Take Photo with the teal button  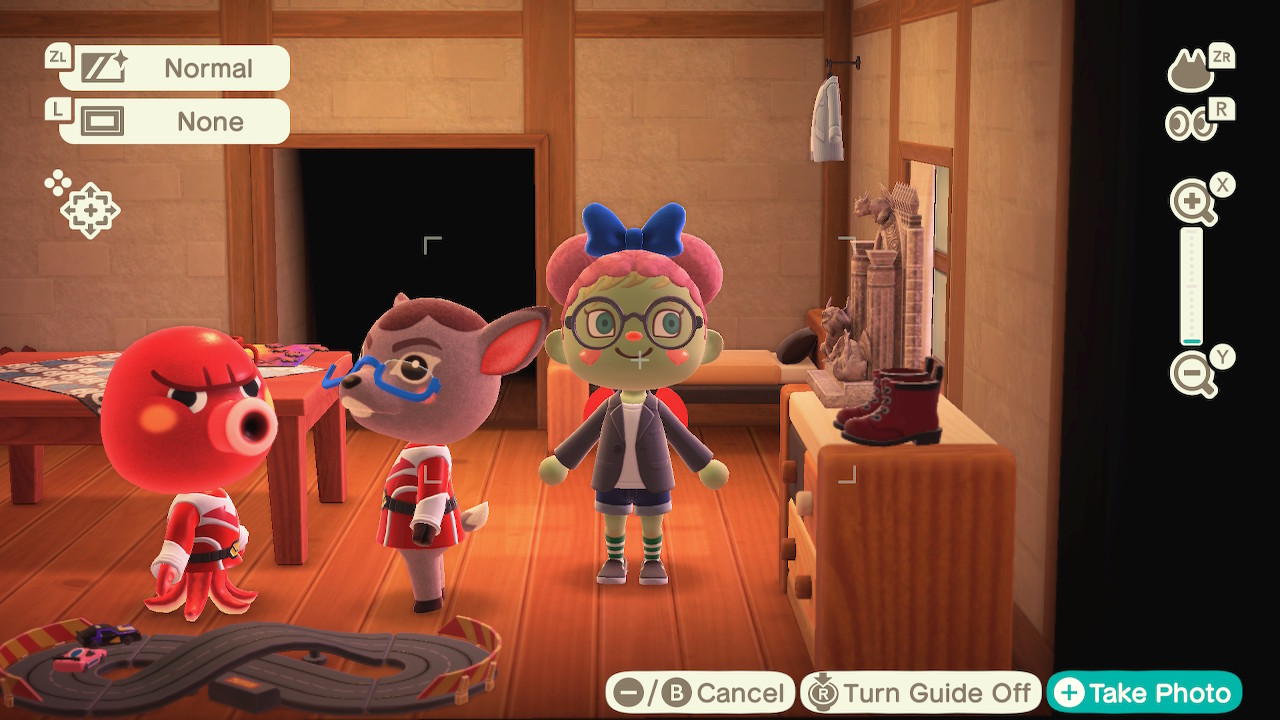(x=1144, y=692)
